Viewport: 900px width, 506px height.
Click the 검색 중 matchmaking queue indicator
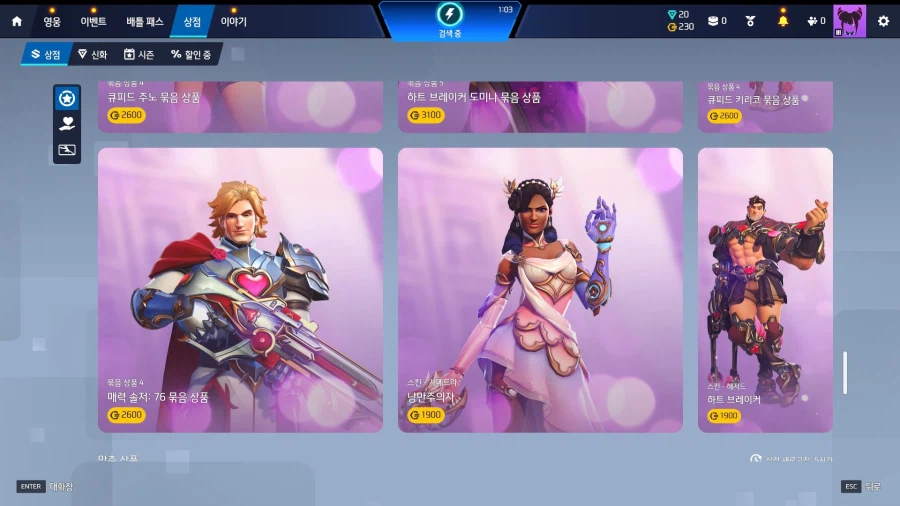click(x=450, y=20)
